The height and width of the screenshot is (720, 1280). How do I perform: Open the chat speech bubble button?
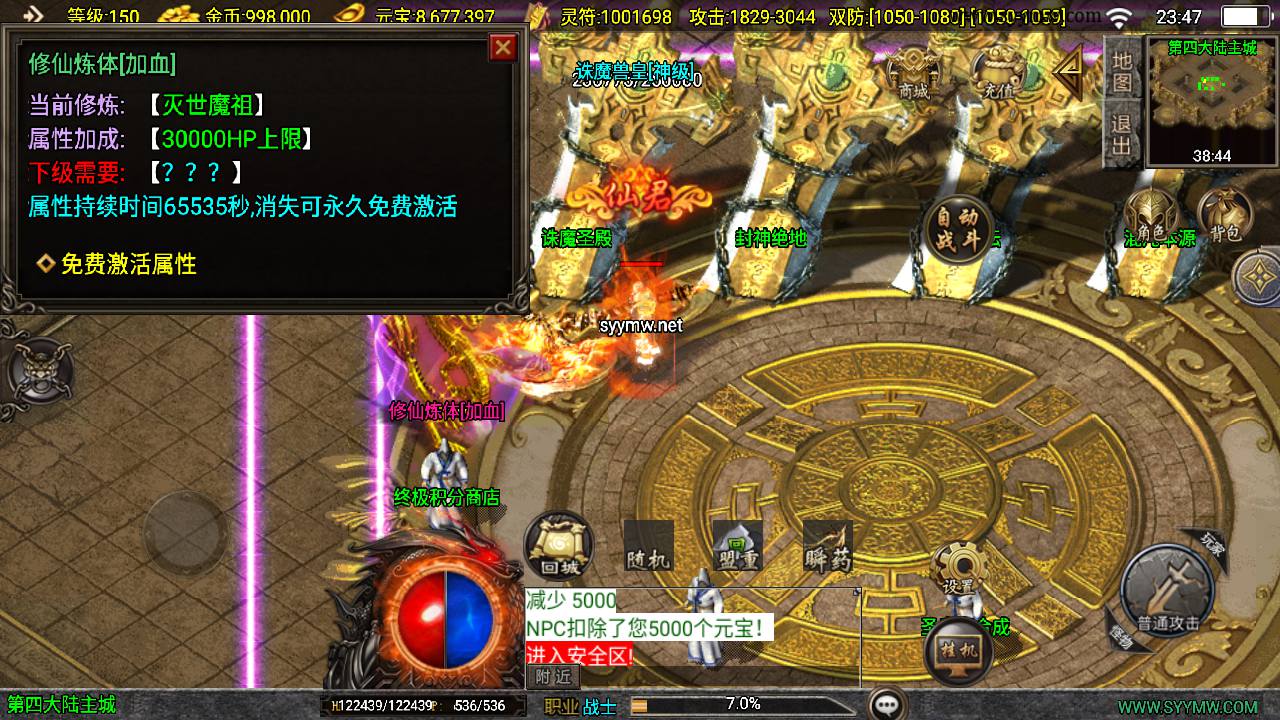(x=887, y=704)
